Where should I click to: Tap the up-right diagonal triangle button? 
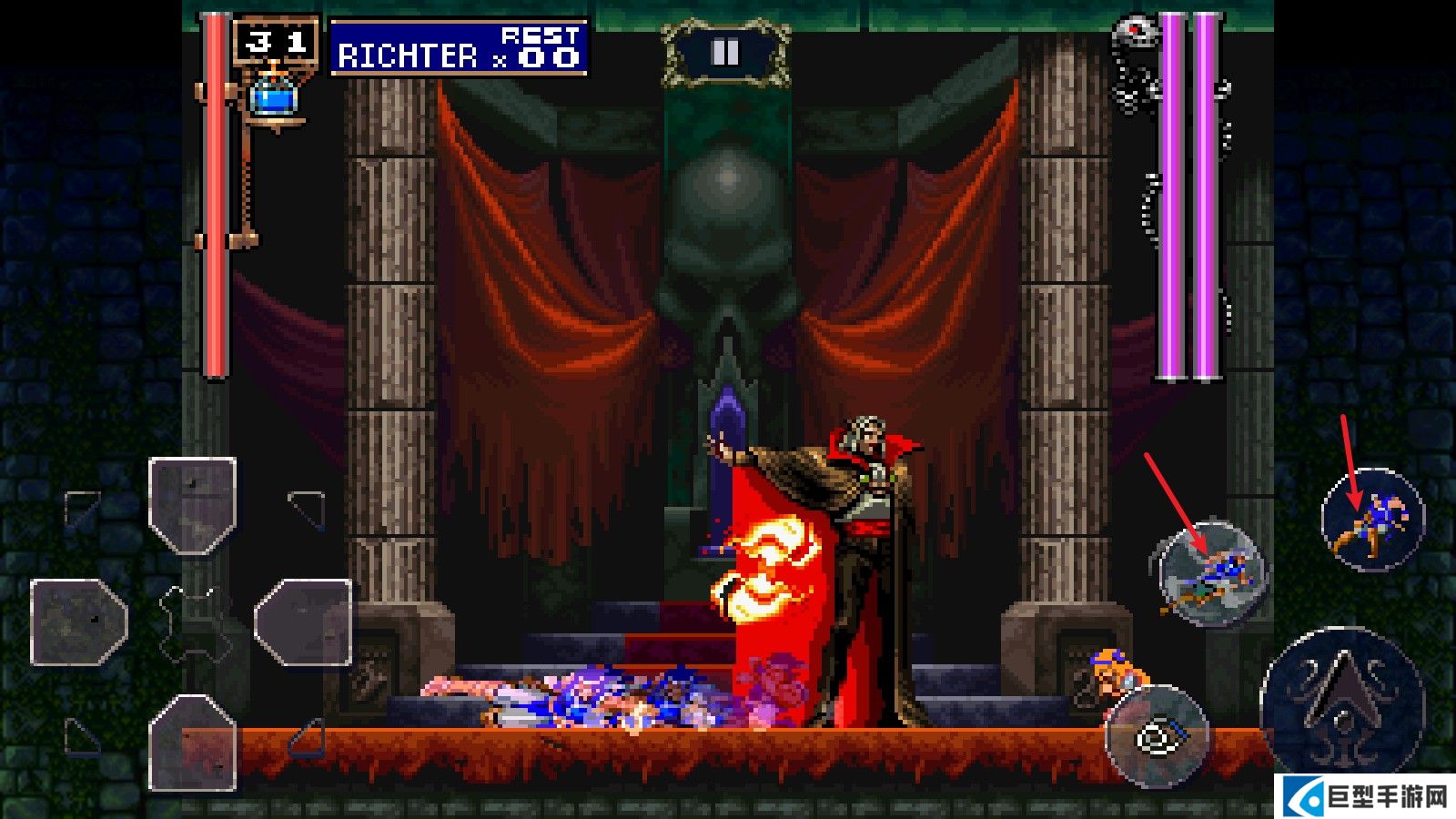pos(308,508)
